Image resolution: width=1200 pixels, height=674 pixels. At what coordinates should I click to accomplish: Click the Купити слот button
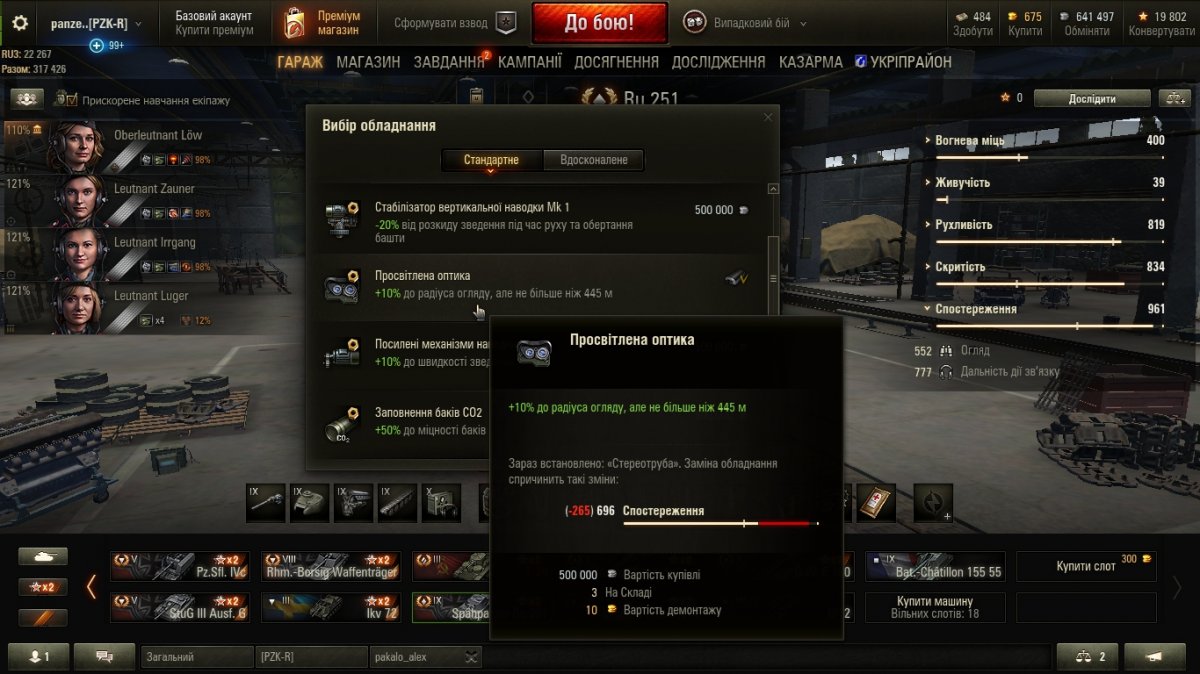[1086, 566]
